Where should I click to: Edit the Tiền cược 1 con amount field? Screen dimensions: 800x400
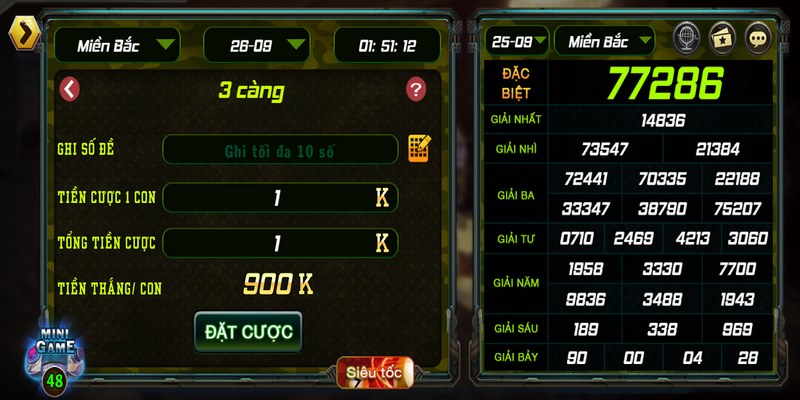[280, 198]
